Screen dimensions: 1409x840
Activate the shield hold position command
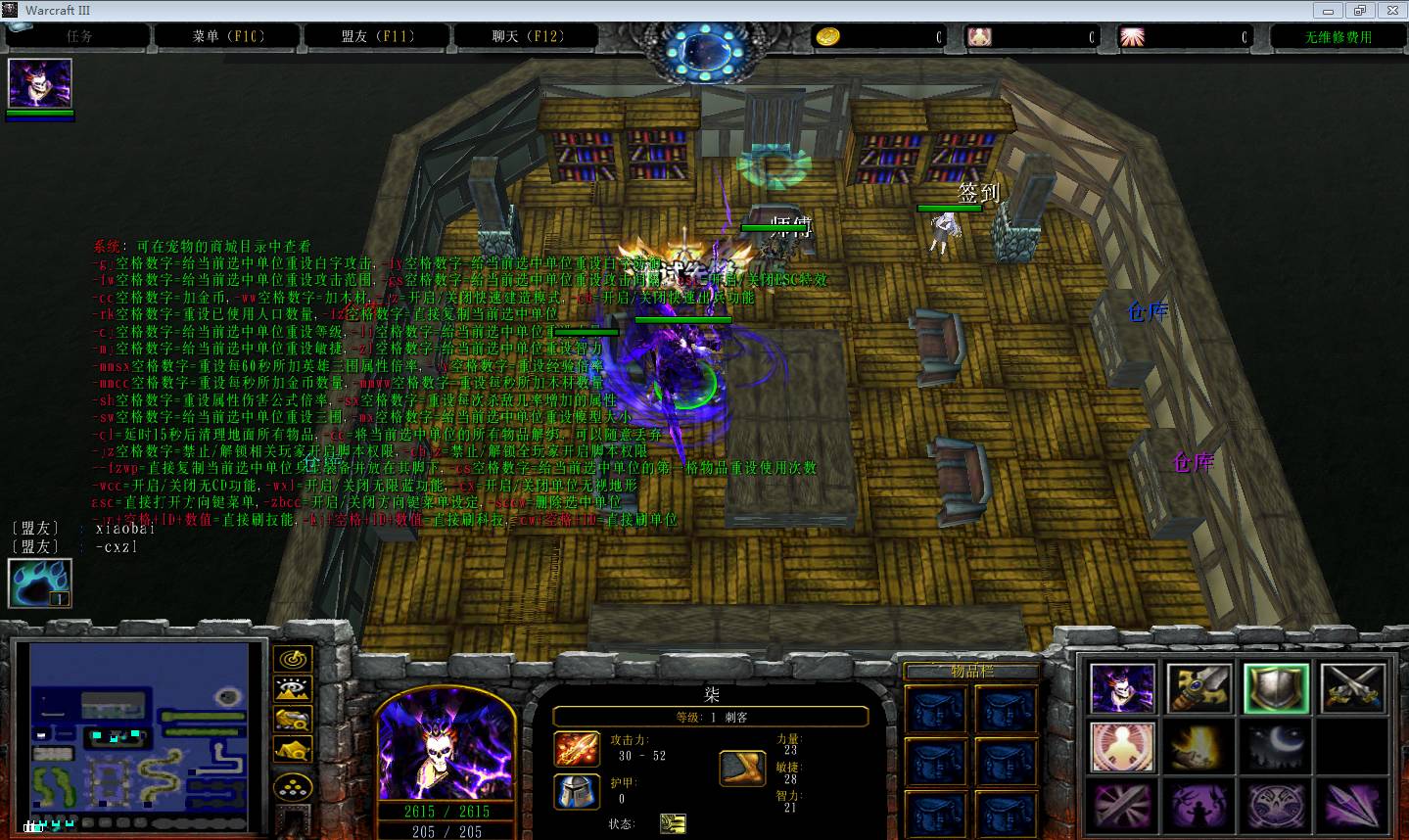point(1276,688)
